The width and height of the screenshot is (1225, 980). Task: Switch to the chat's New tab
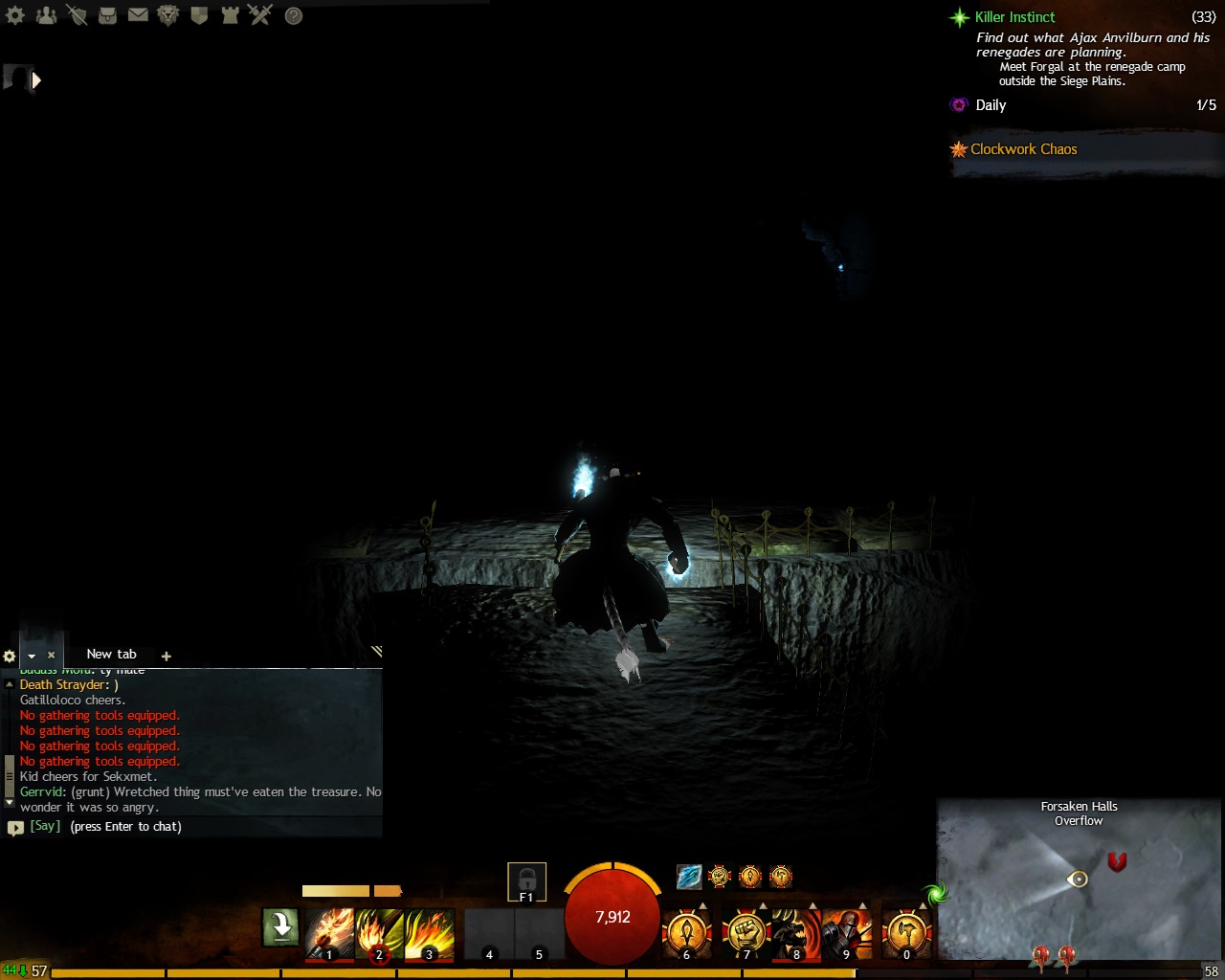(111, 655)
